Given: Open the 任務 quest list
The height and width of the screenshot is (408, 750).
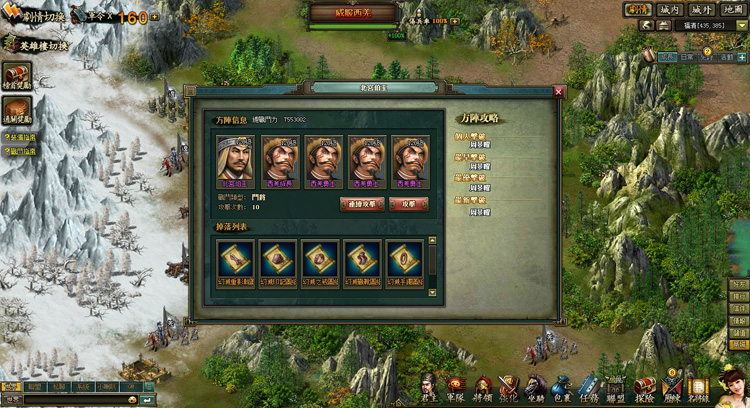Looking at the screenshot, I should [589, 387].
